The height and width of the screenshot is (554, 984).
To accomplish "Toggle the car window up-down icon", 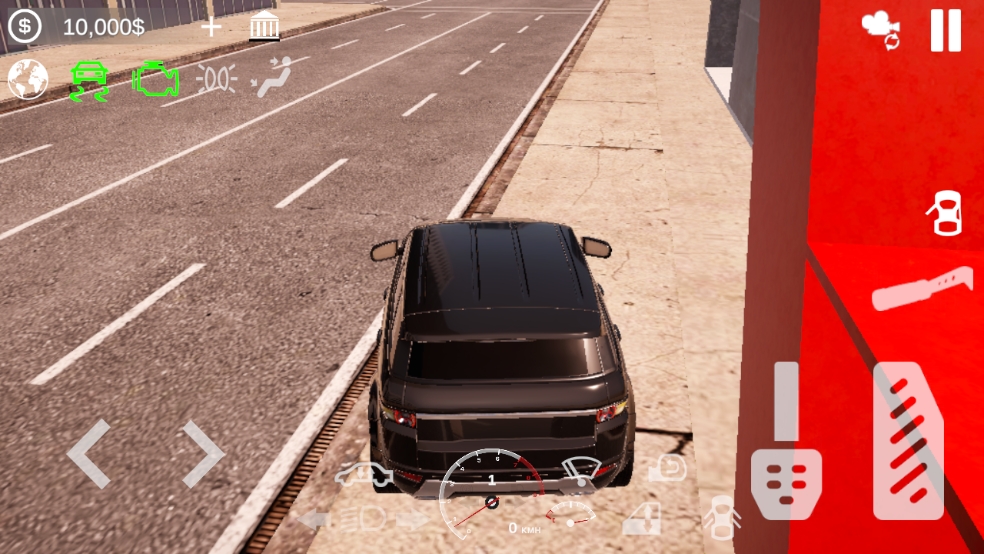I will pos(641,518).
